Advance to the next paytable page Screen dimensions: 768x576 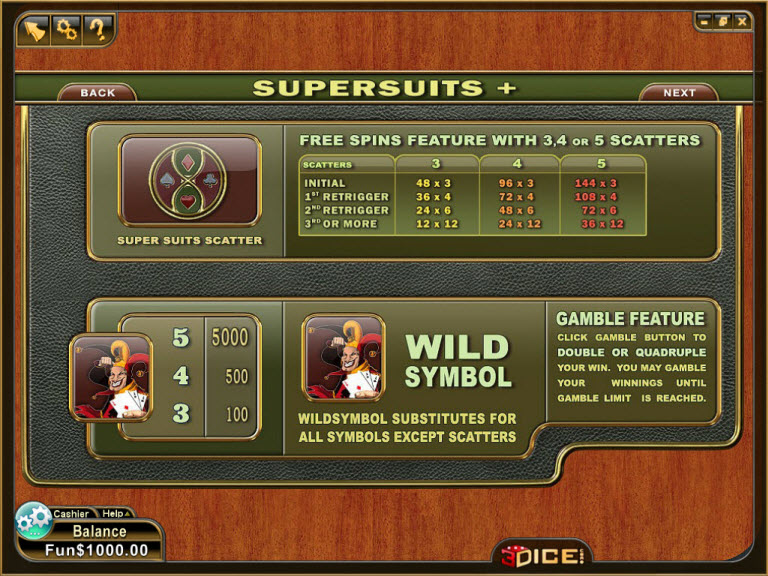tap(679, 93)
